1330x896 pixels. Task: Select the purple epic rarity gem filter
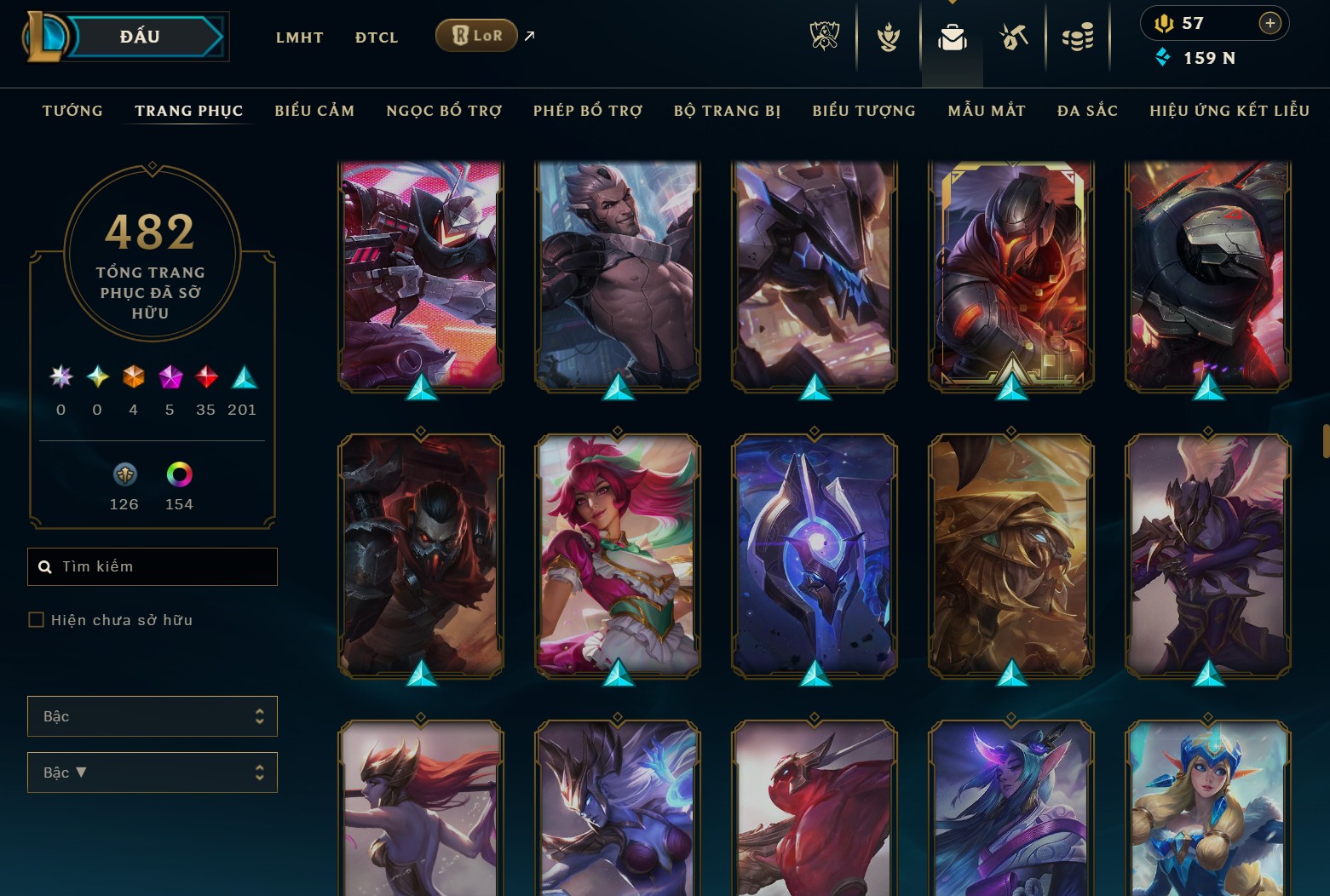point(169,378)
